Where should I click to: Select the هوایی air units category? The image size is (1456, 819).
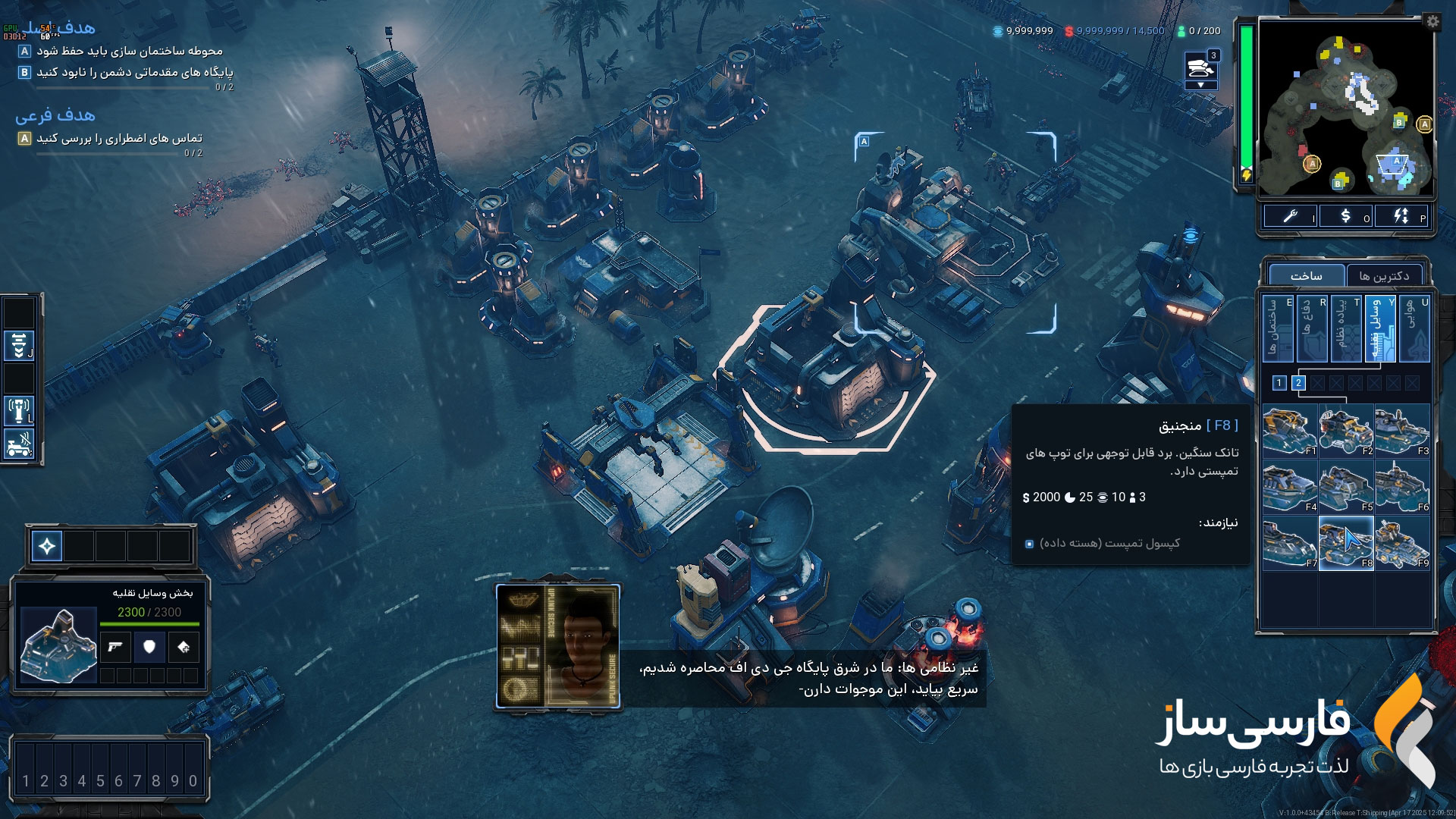pyautogui.click(x=1414, y=328)
